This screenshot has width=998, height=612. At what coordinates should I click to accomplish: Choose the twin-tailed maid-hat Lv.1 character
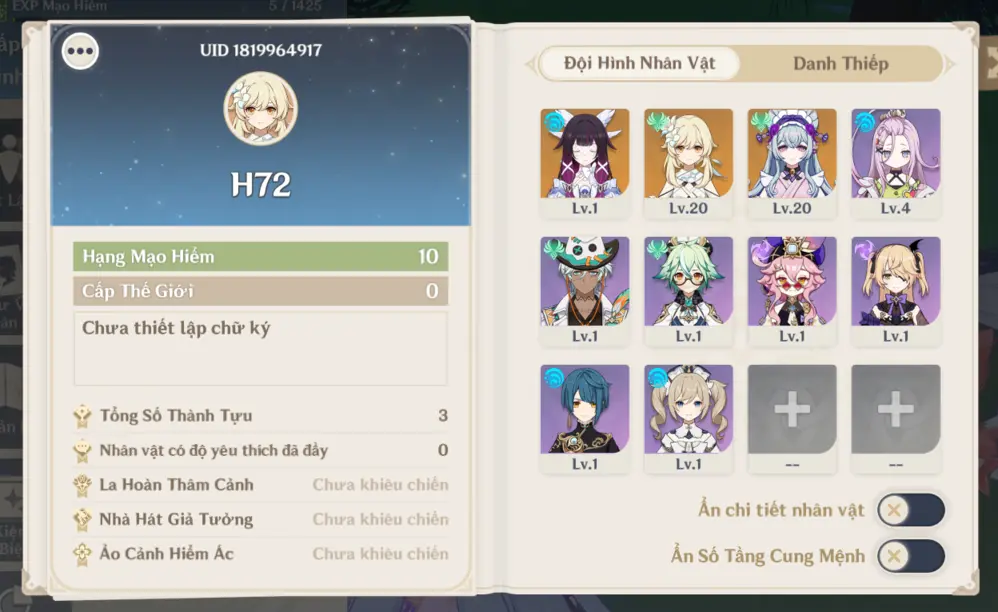click(688, 410)
